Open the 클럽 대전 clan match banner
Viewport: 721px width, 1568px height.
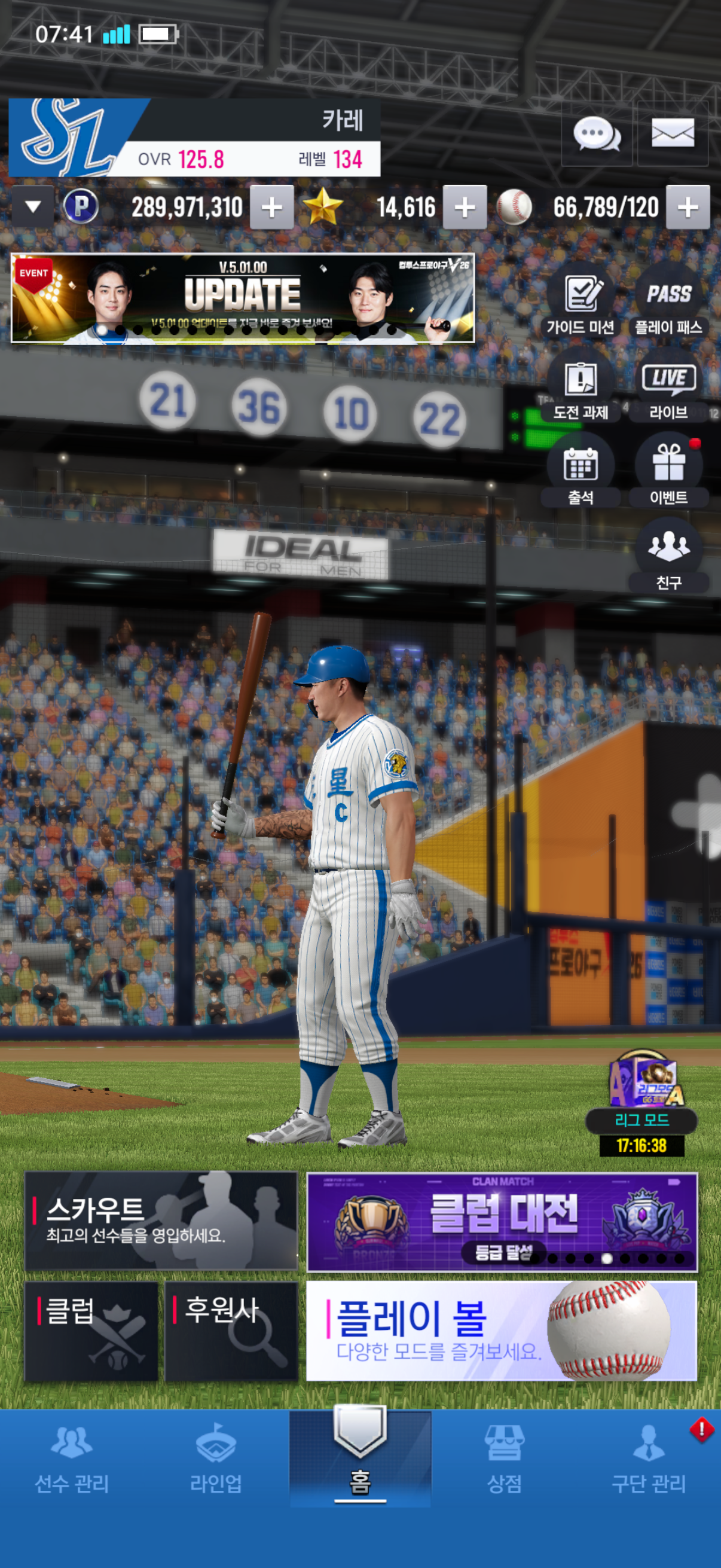pyautogui.click(x=502, y=1222)
